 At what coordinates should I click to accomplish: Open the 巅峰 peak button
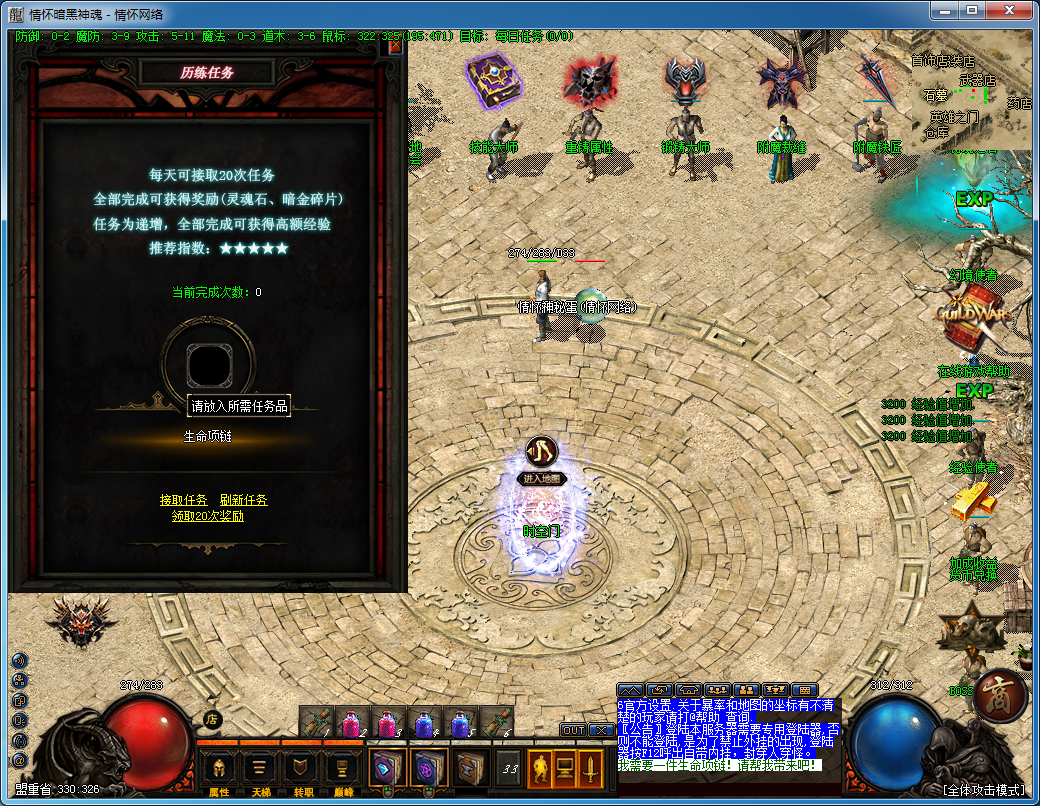(342, 768)
